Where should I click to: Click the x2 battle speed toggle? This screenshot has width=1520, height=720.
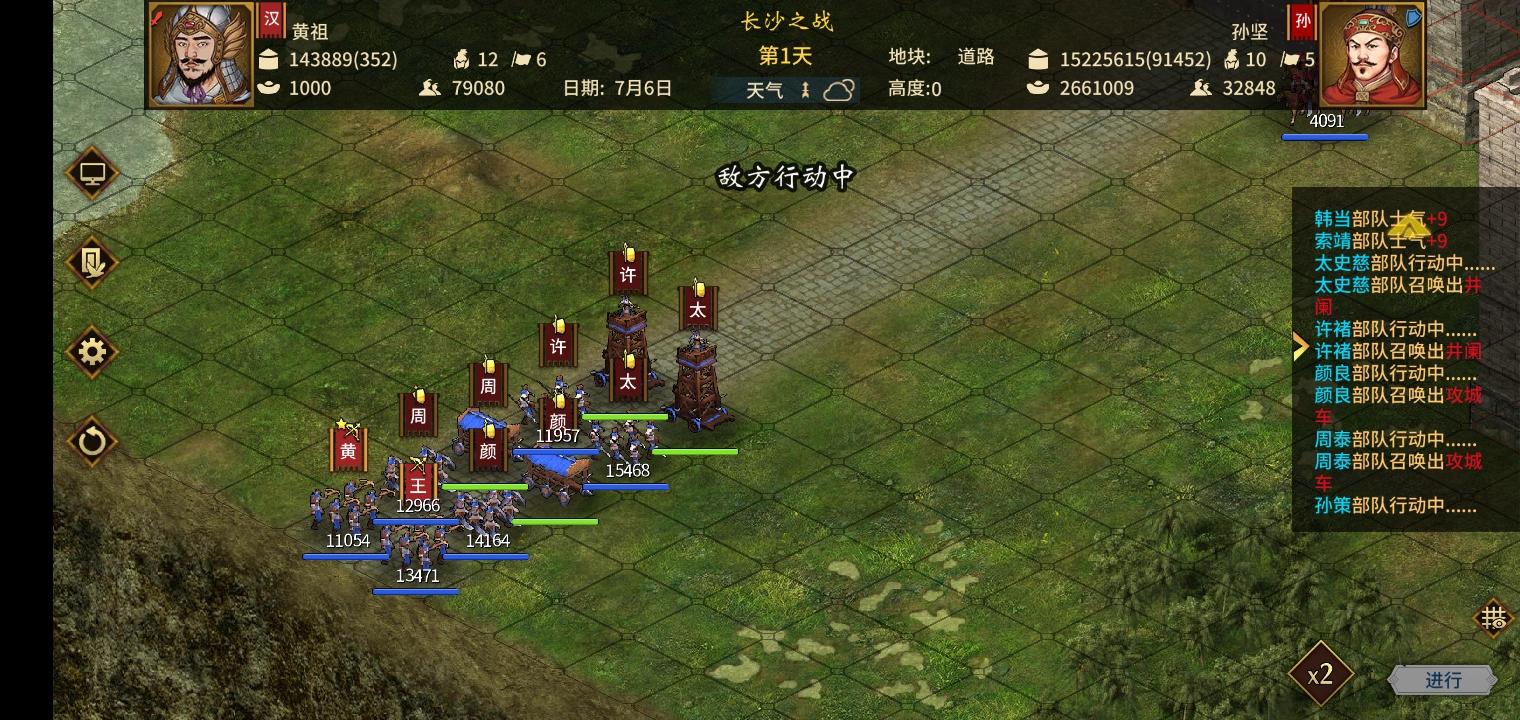[x=1321, y=674]
